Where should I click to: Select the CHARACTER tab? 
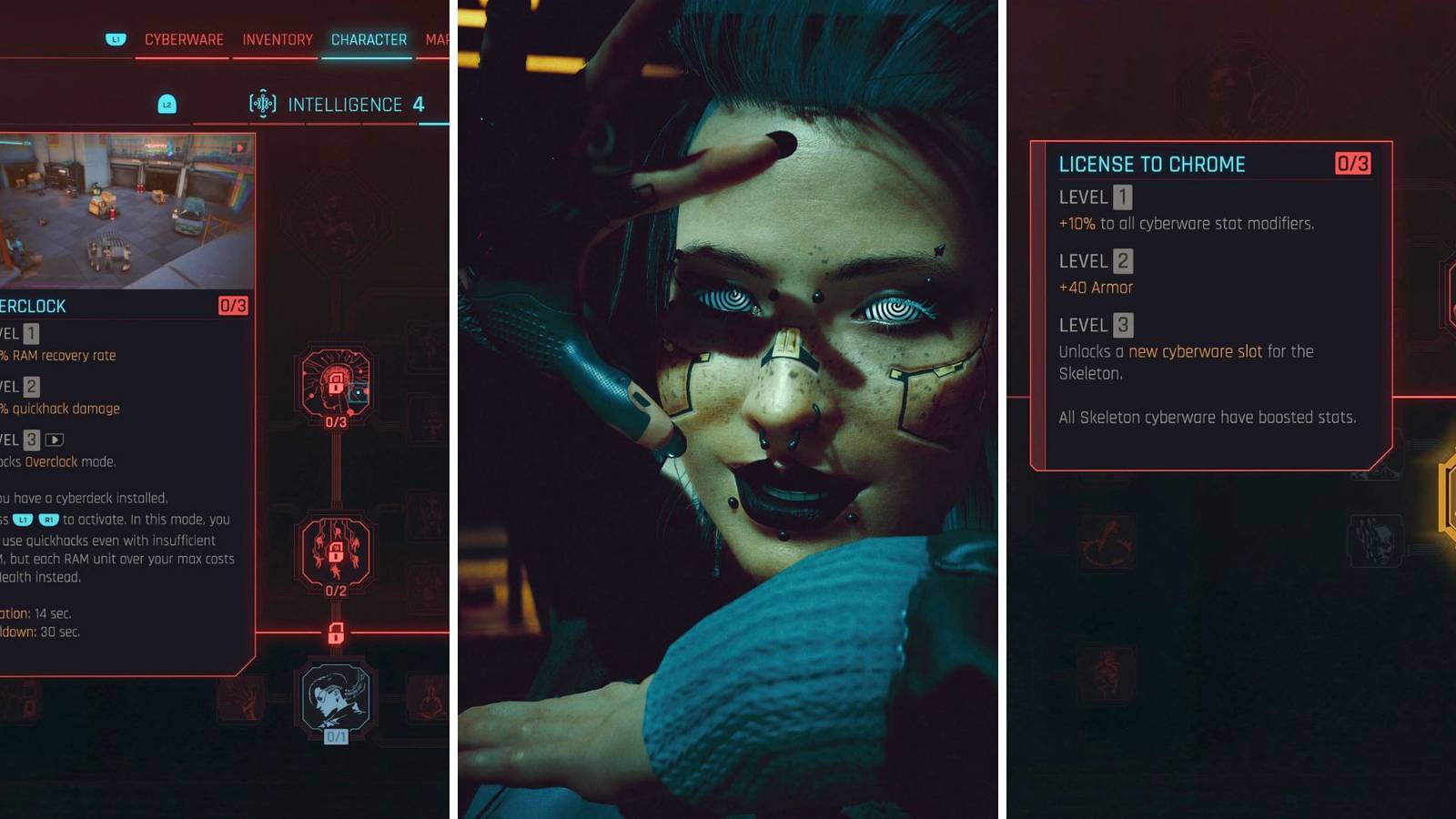pyautogui.click(x=368, y=39)
